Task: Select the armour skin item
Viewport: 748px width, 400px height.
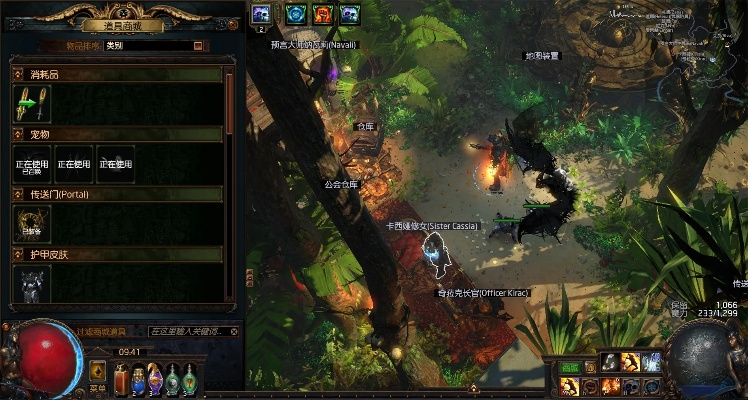Action: [x=26, y=285]
